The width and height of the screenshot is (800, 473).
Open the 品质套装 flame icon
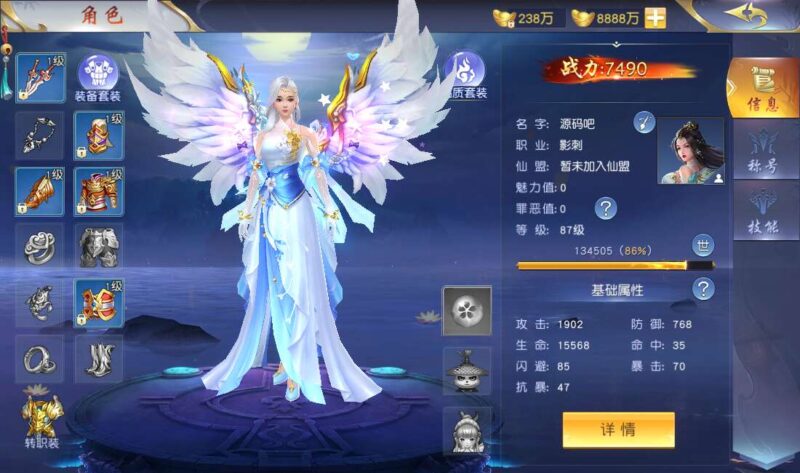click(x=465, y=73)
